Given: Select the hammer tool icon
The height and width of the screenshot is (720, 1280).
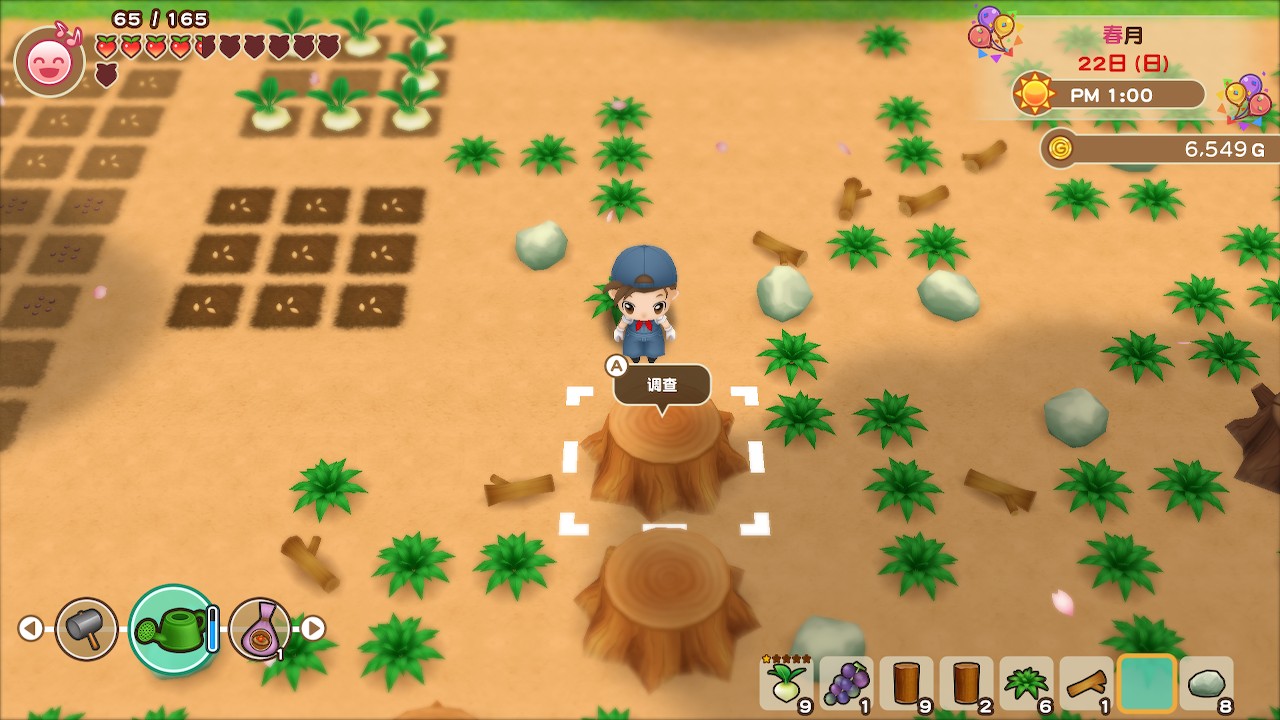Looking at the screenshot, I should 86,628.
